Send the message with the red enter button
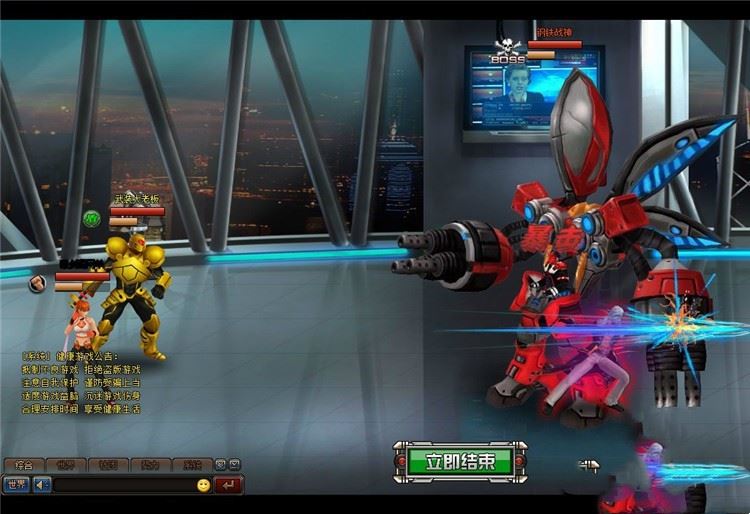The image size is (750, 514). pyautogui.click(x=229, y=485)
